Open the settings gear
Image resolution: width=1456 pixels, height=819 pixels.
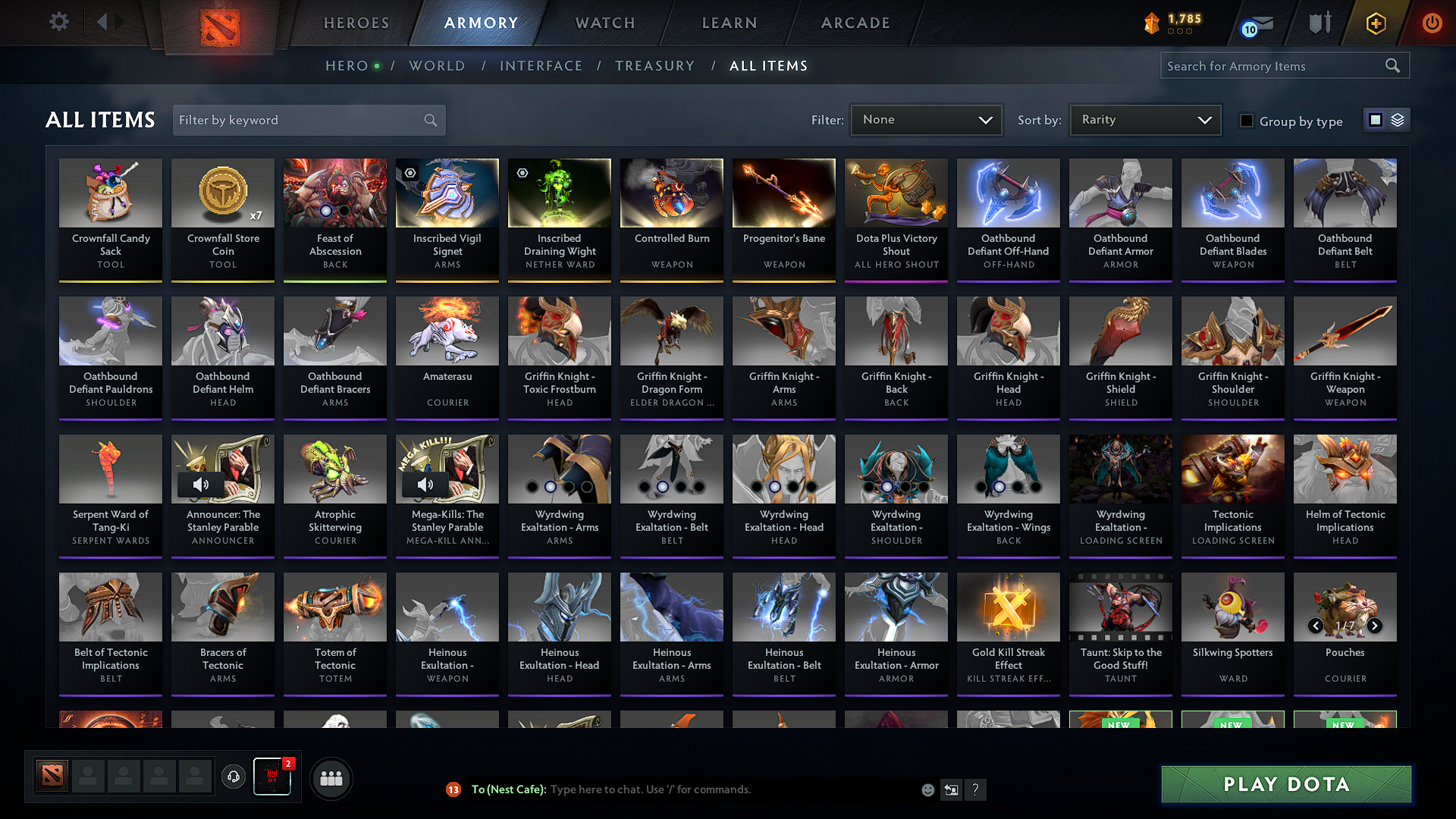point(58,22)
